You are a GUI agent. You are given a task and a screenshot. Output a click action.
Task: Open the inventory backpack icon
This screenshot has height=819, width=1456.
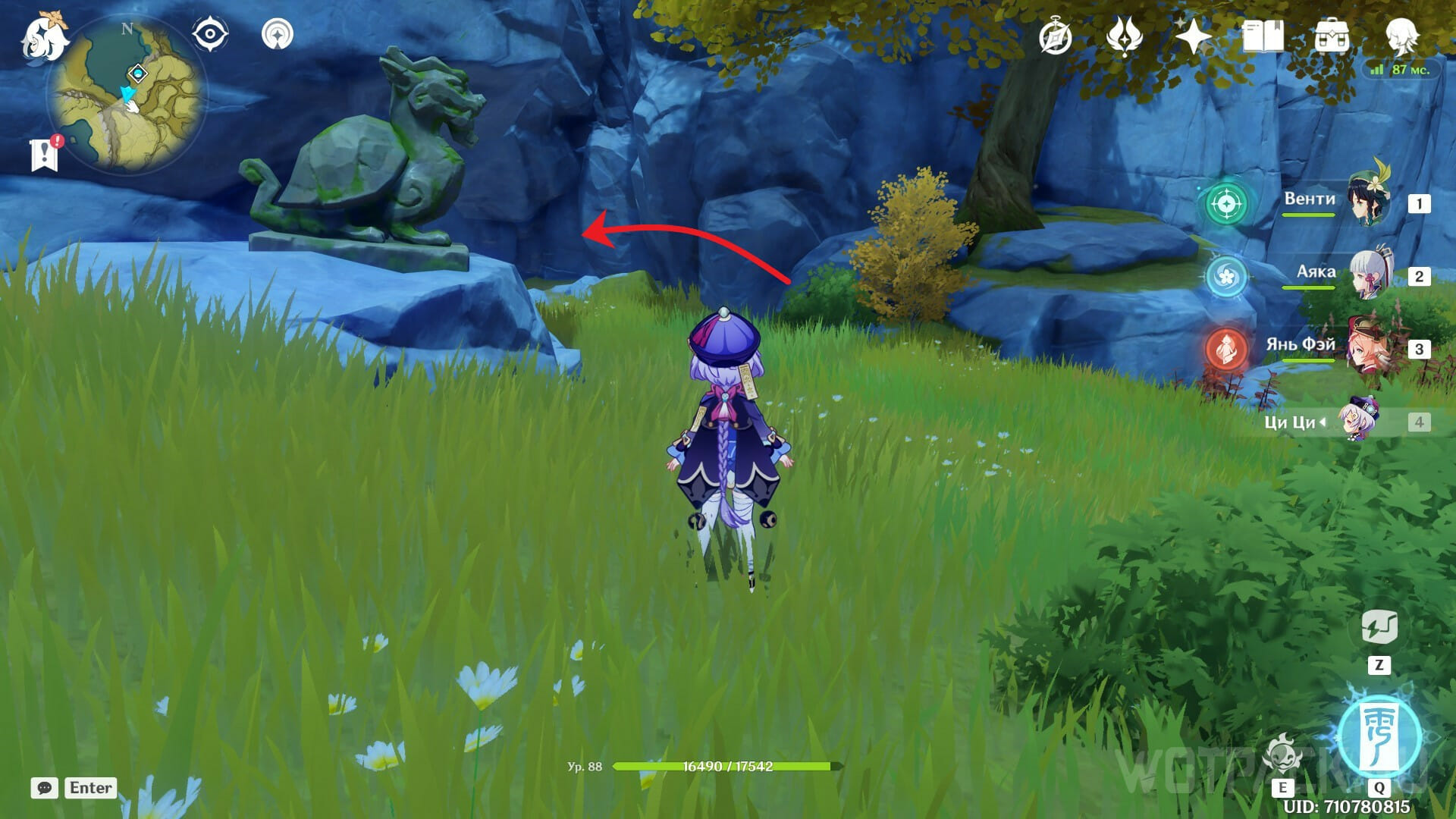pyautogui.click(x=1332, y=36)
